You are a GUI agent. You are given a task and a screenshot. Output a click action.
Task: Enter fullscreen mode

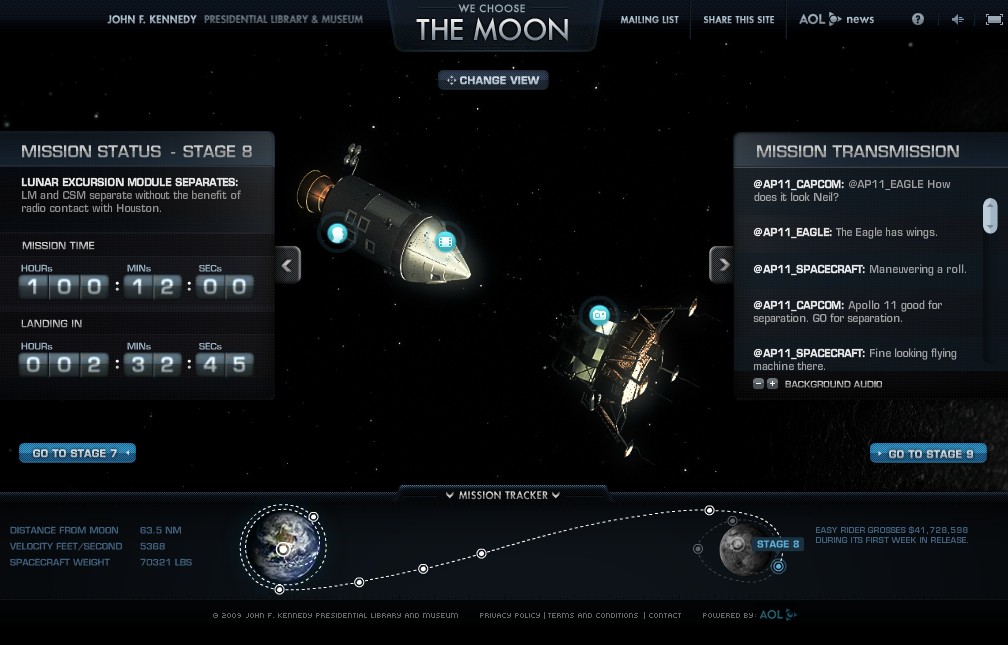tap(994, 19)
